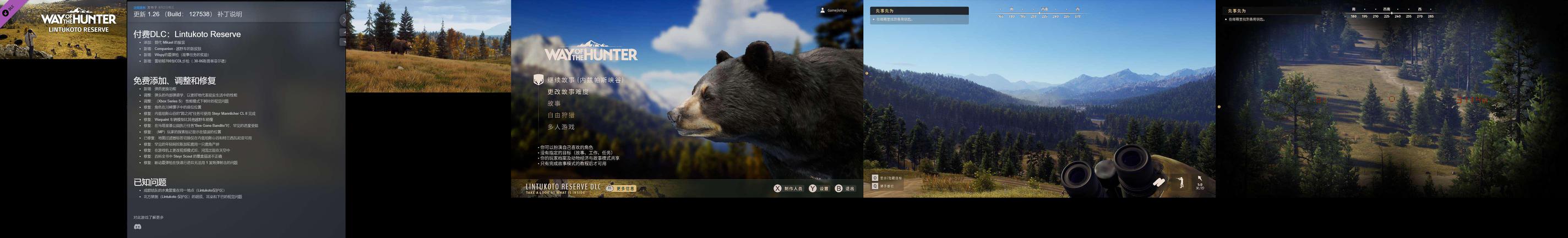Select 自由狩猎 free hunt mode
1568x238 pixels.
click(x=560, y=115)
